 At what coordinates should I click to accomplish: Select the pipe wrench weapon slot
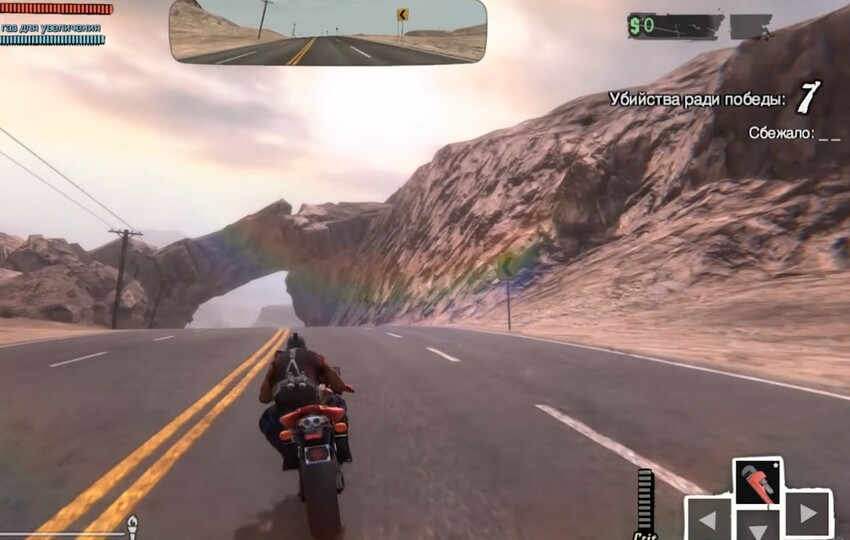758,482
